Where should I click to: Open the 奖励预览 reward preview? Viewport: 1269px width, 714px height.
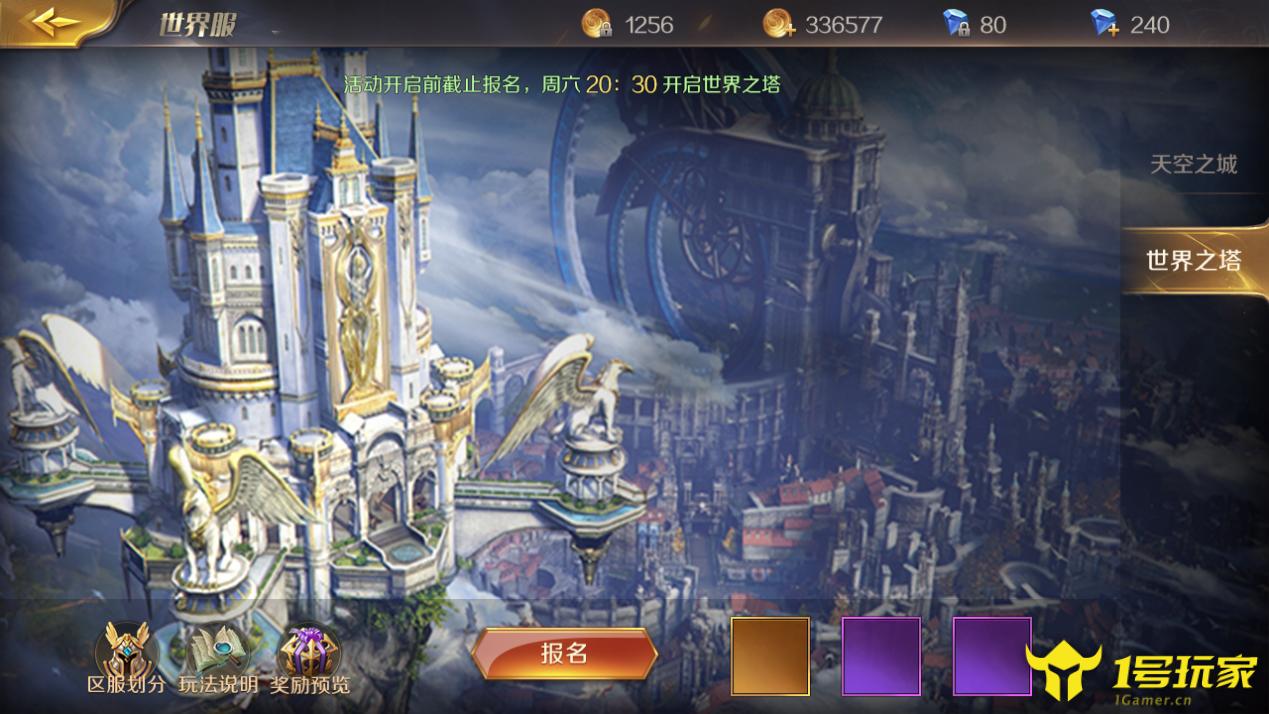tap(310, 652)
